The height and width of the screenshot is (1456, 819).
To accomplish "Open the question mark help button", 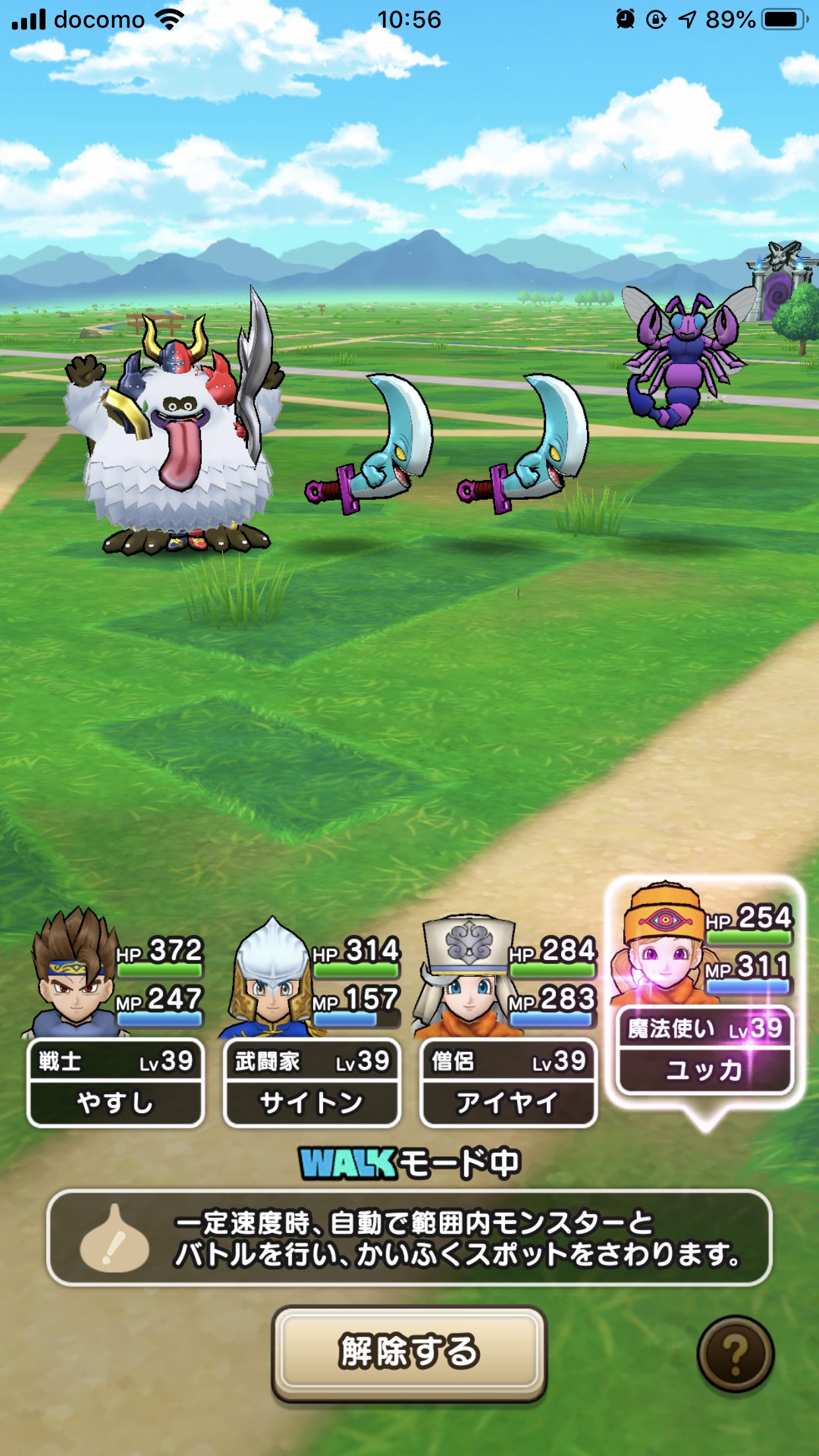I will pos(735,1354).
